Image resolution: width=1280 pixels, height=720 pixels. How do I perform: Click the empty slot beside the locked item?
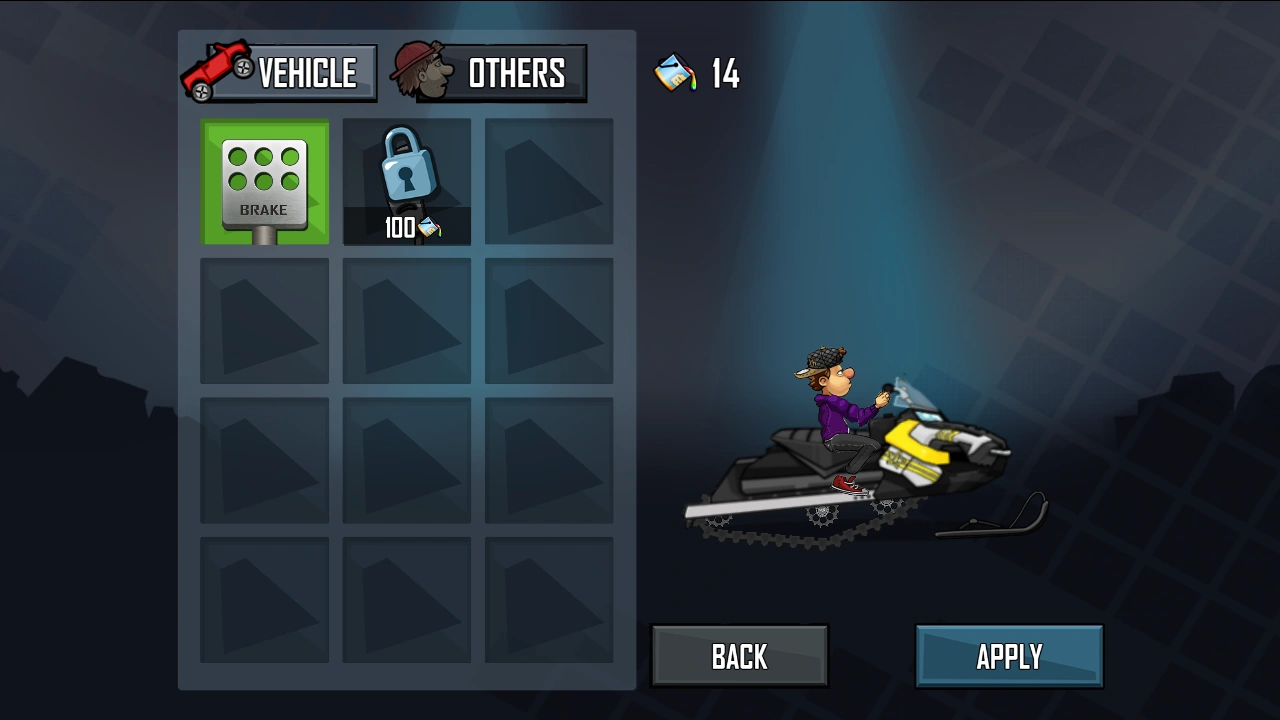[x=548, y=180]
